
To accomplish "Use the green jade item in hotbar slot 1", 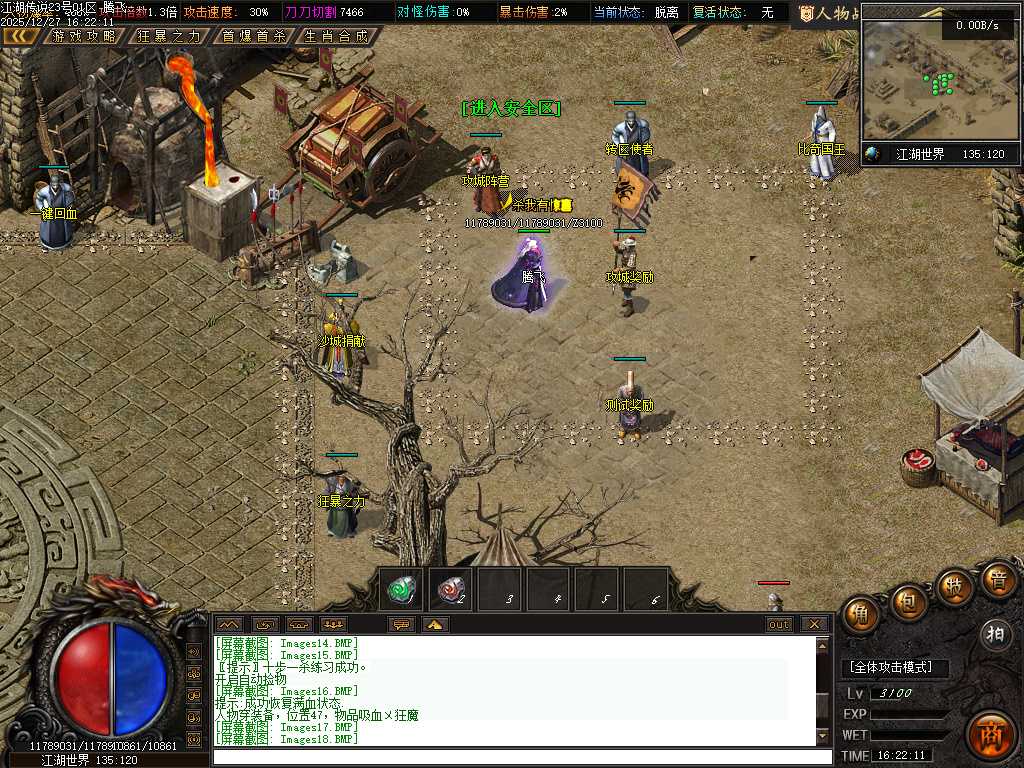I will [x=403, y=590].
